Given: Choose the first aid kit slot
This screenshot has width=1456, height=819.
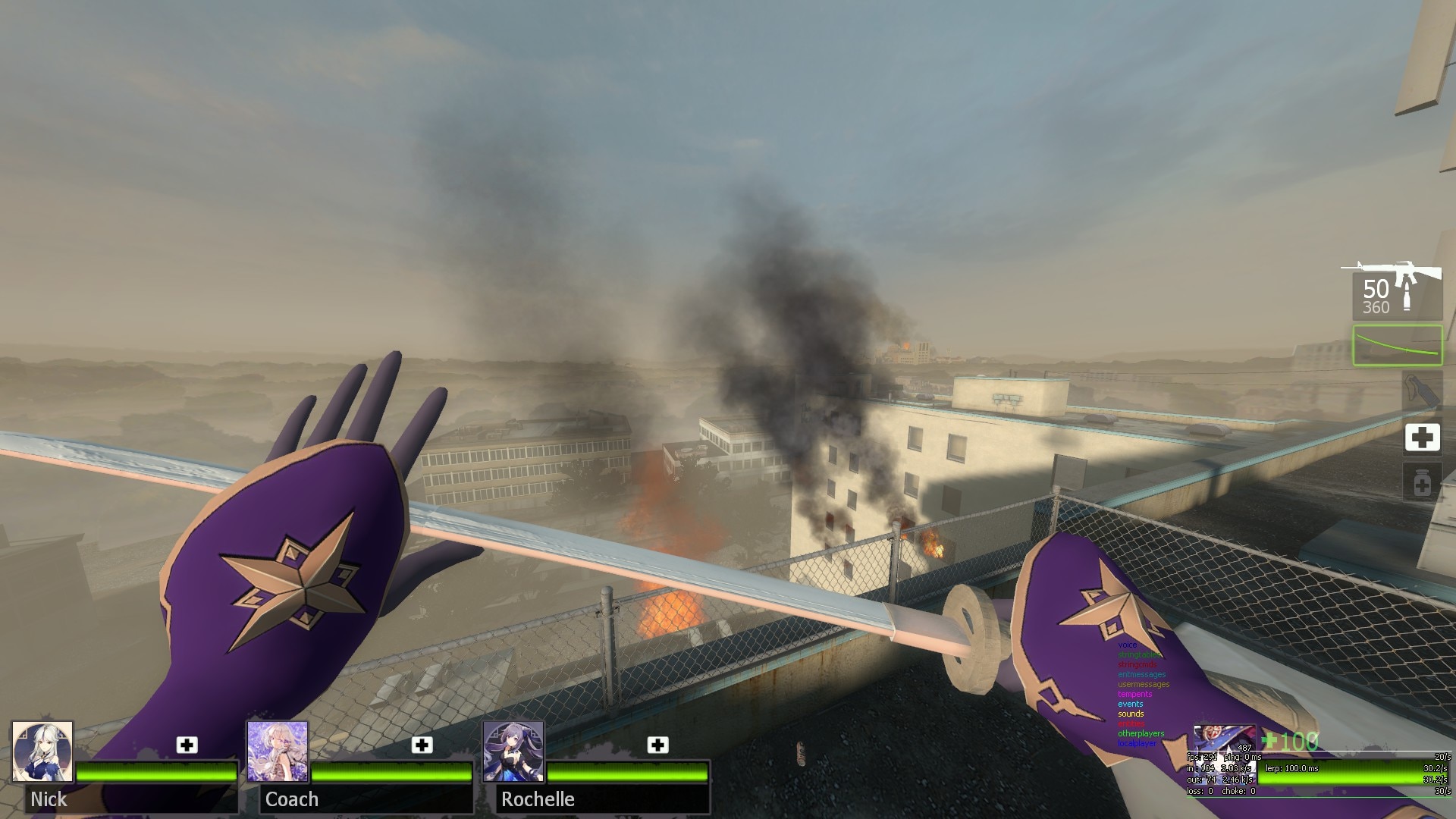Looking at the screenshot, I should (1422, 438).
